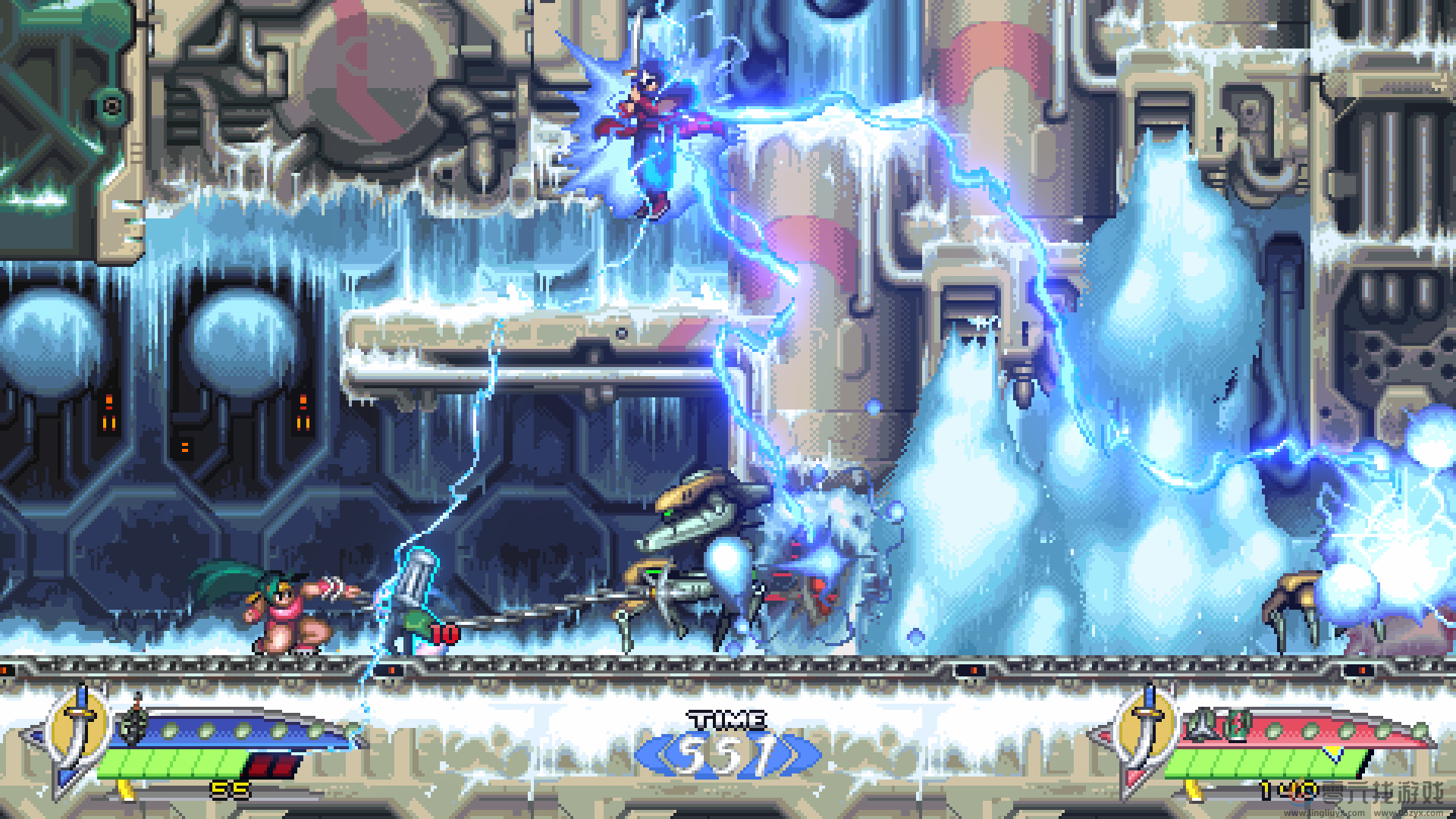Viewport: 1456px width, 819px height.
Task: Select the caltrop item icon on the red bar
Action: 1200,725
